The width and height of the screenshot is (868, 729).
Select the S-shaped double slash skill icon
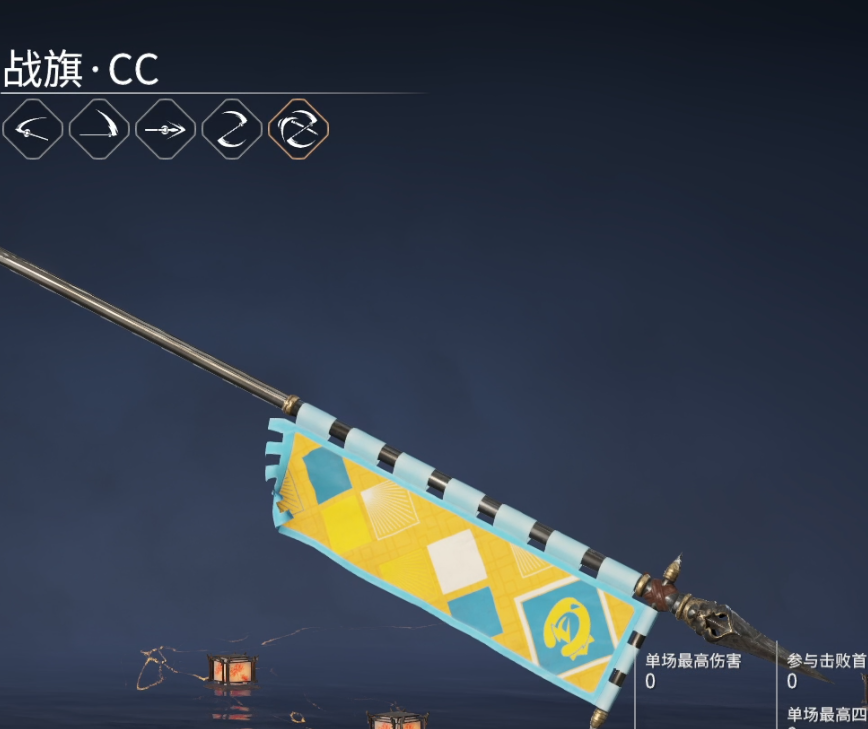pyautogui.click(x=232, y=129)
